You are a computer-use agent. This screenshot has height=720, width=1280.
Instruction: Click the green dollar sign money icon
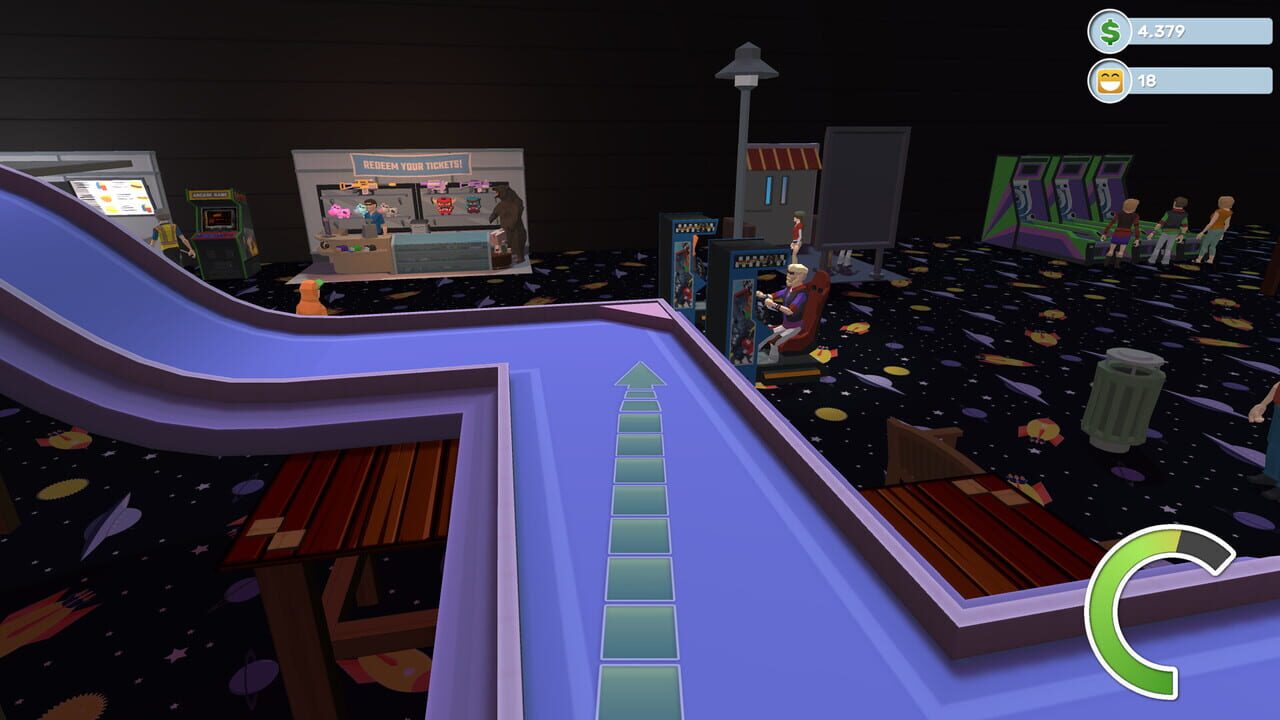point(1108,32)
